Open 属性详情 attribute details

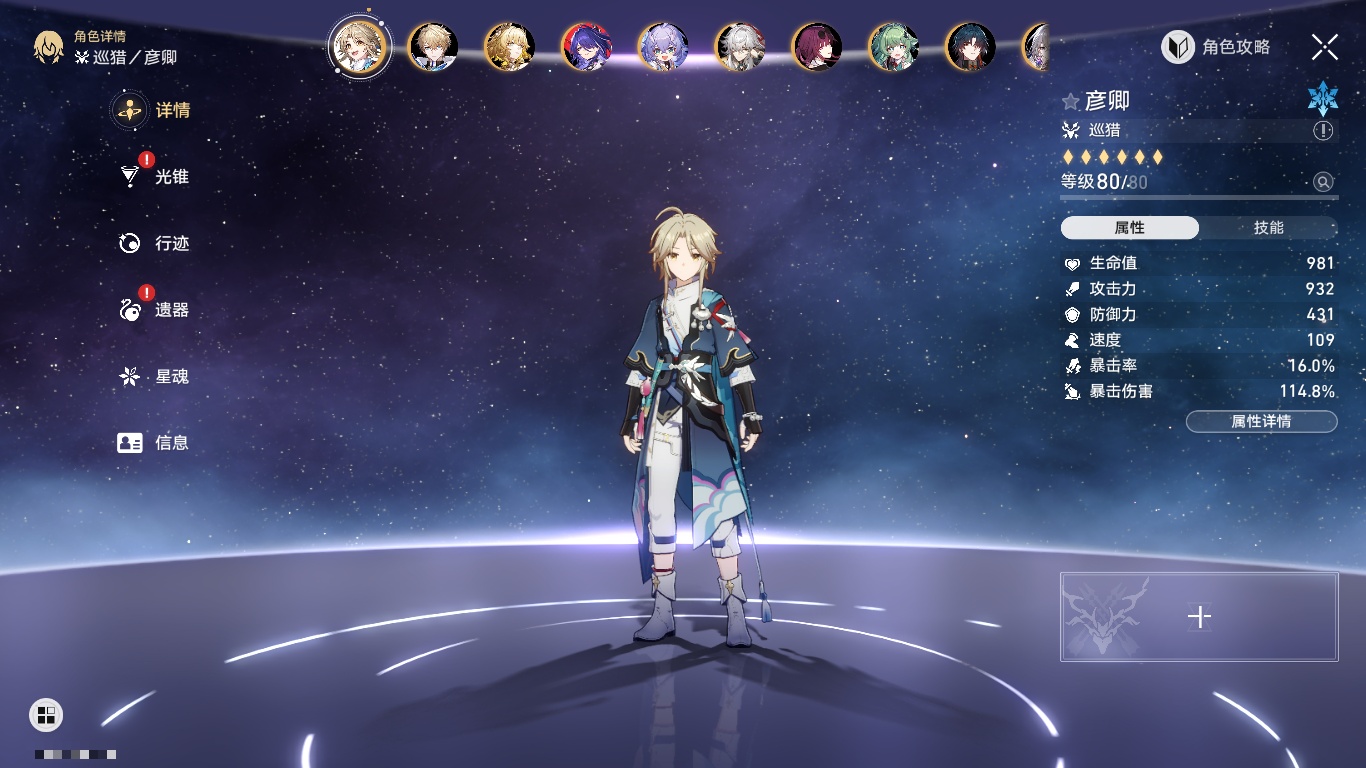(1261, 421)
